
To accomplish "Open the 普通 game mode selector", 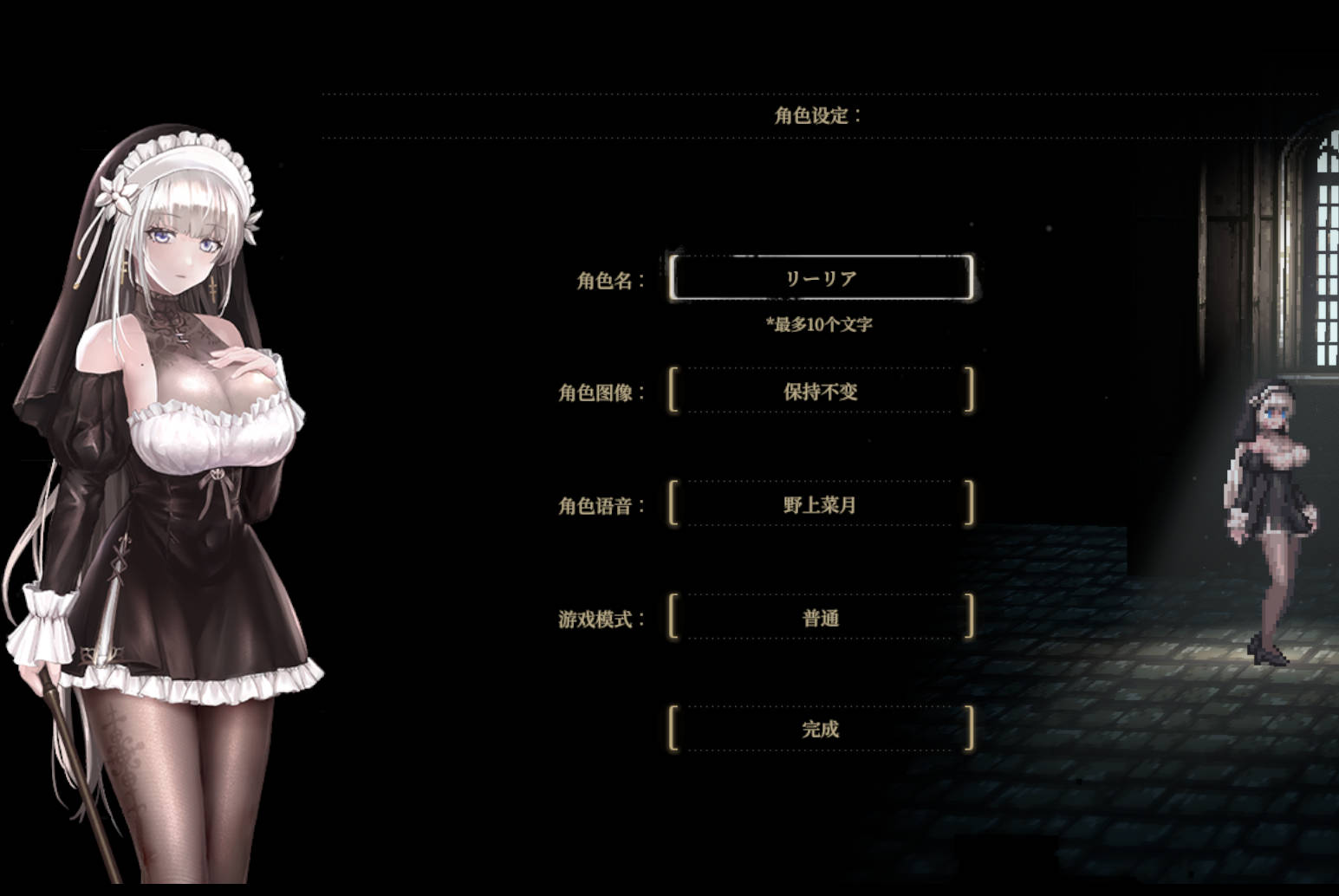I will [x=819, y=617].
